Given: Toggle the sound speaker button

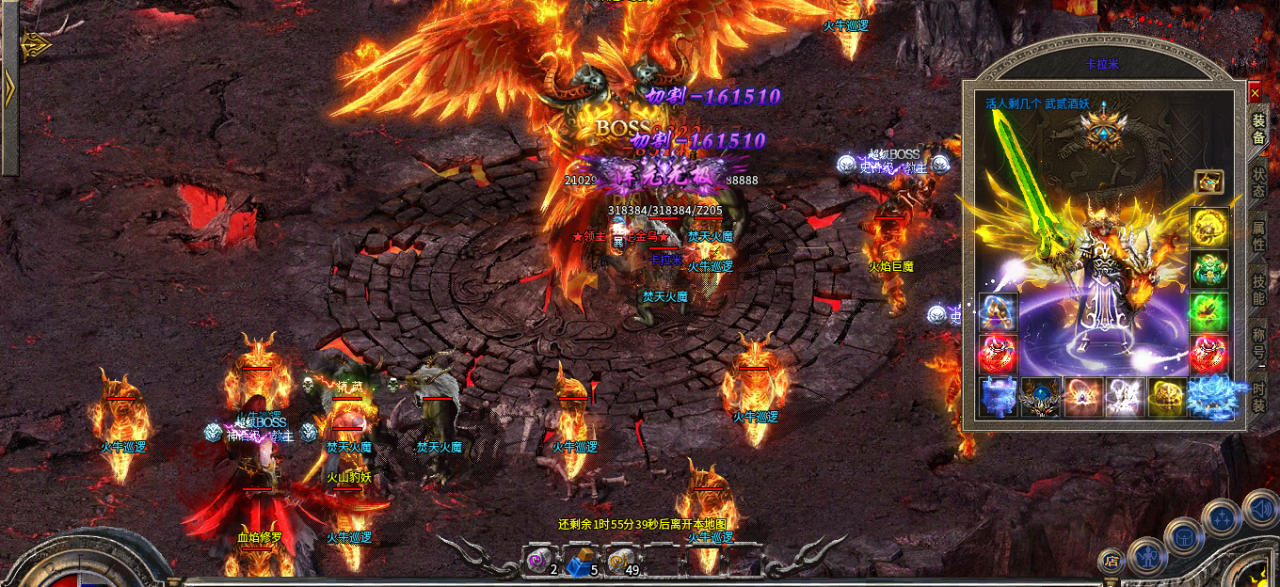Looking at the screenshot, I should coord(1259,510).
